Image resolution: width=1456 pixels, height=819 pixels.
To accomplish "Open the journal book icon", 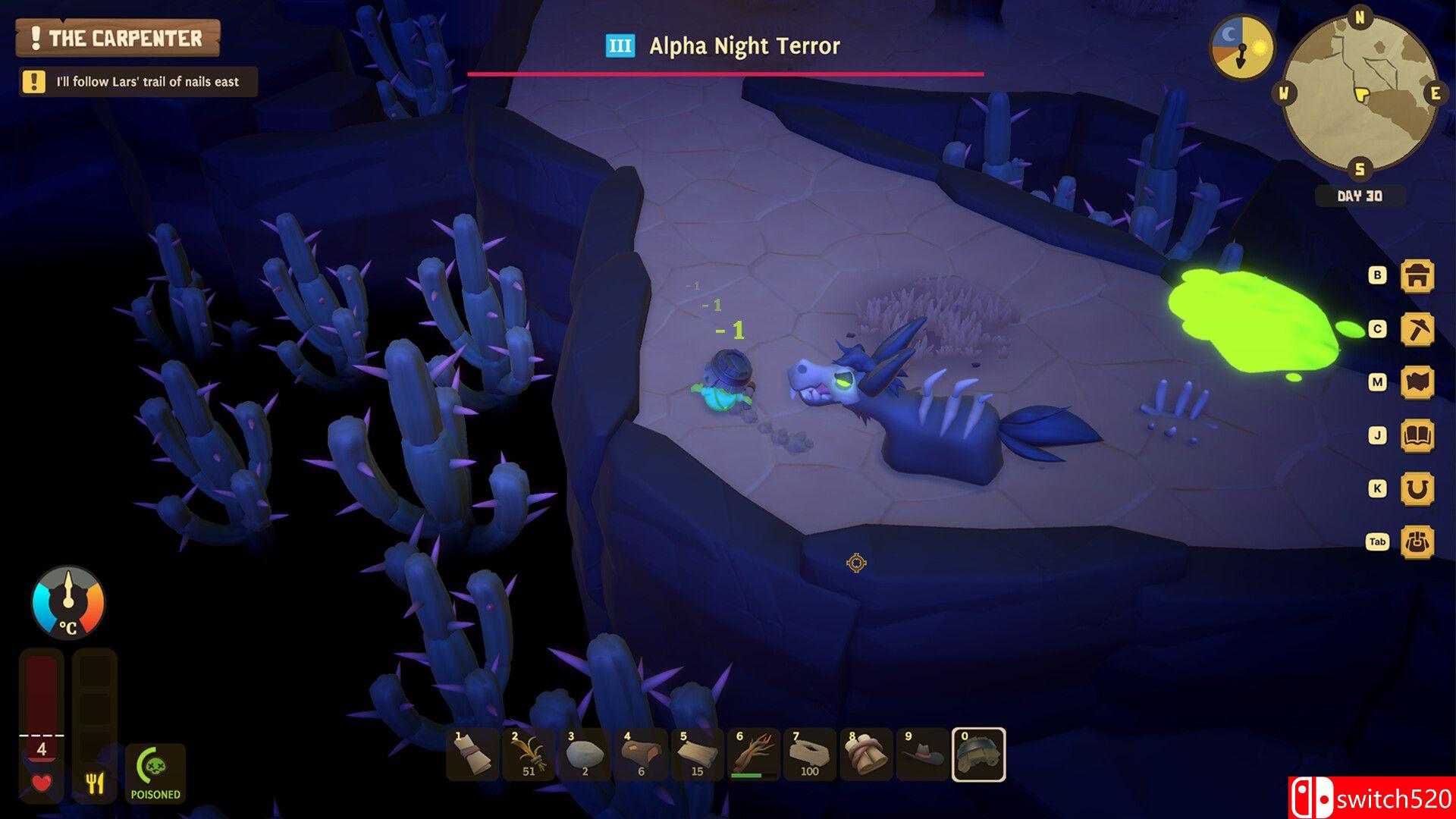I will [x=1417, y=435].
